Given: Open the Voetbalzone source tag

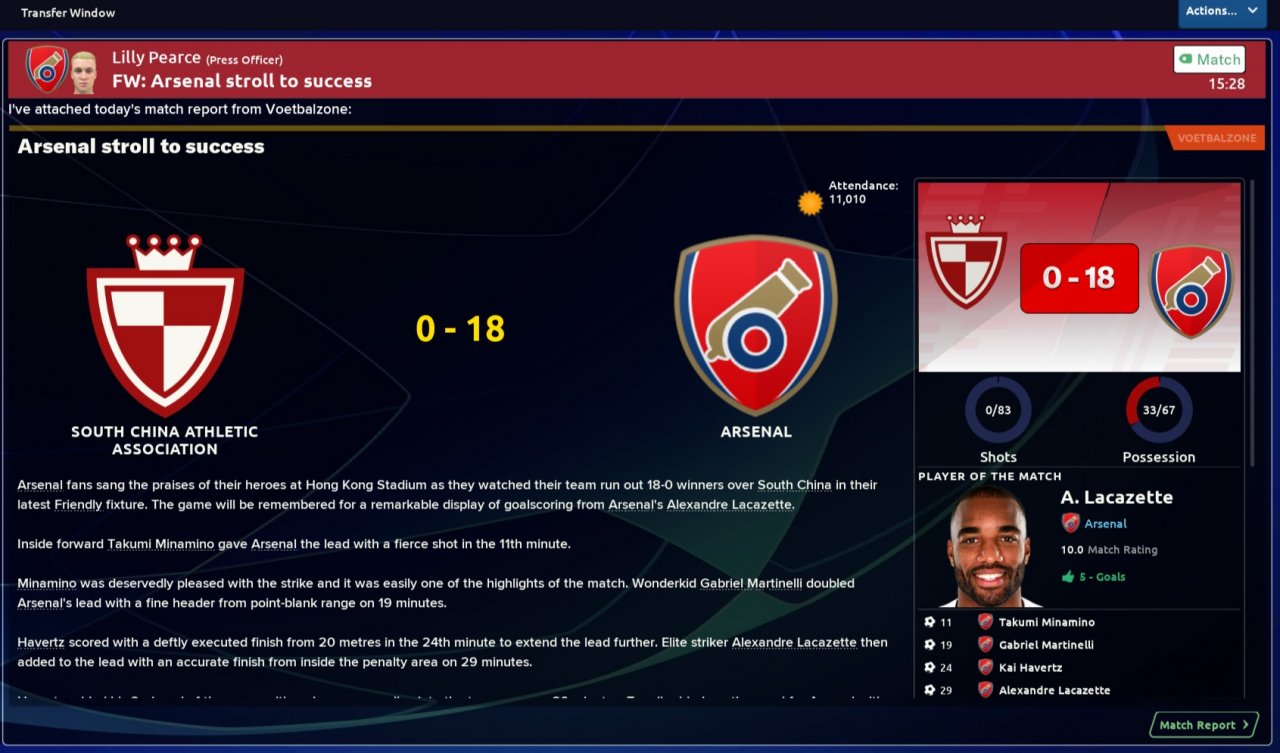Looking at the screenshot, I should pos(1216,138).
